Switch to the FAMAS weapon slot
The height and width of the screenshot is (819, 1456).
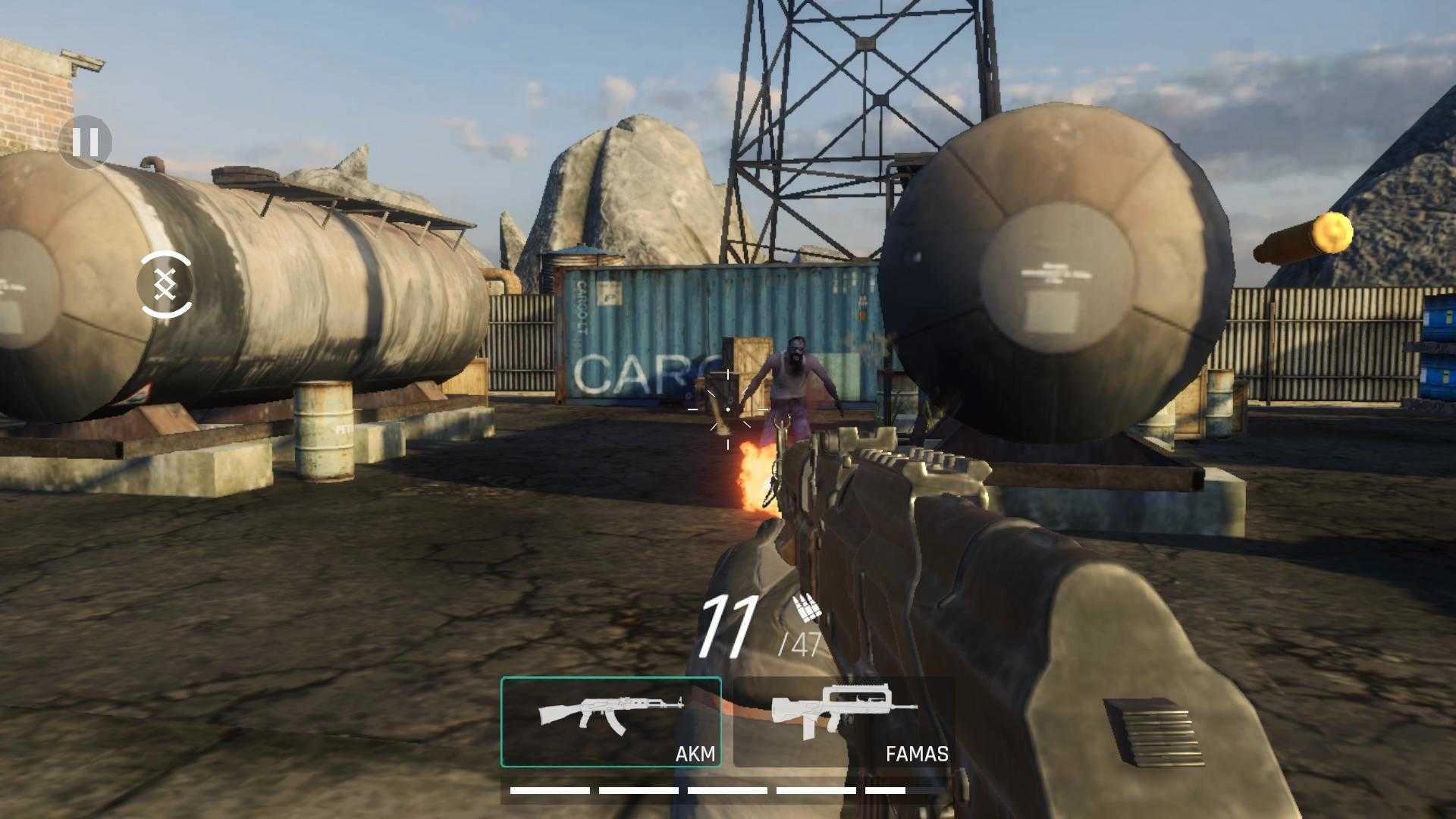click(843, 721)
